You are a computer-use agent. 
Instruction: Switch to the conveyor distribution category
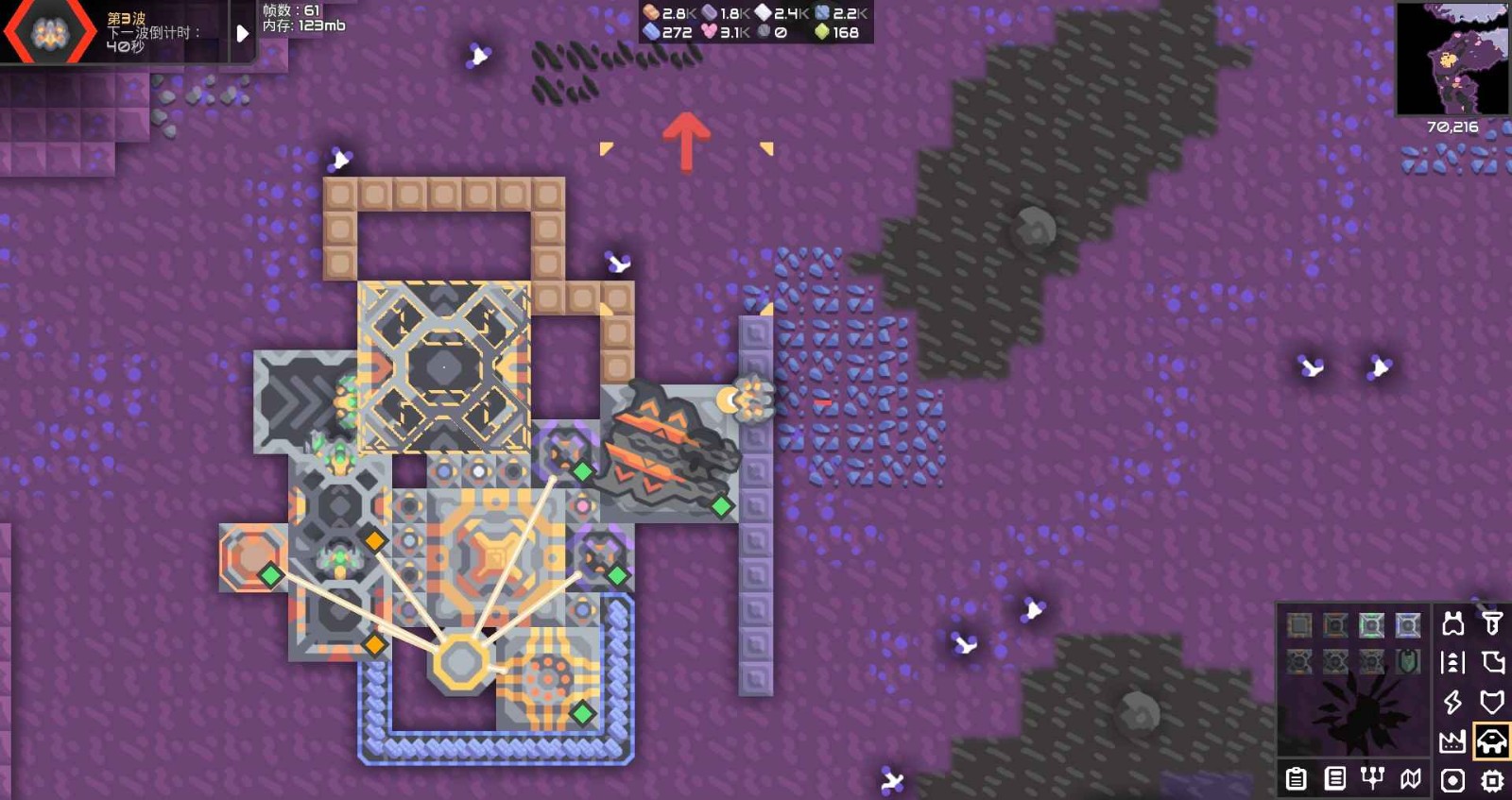(x=1452, y=663)
